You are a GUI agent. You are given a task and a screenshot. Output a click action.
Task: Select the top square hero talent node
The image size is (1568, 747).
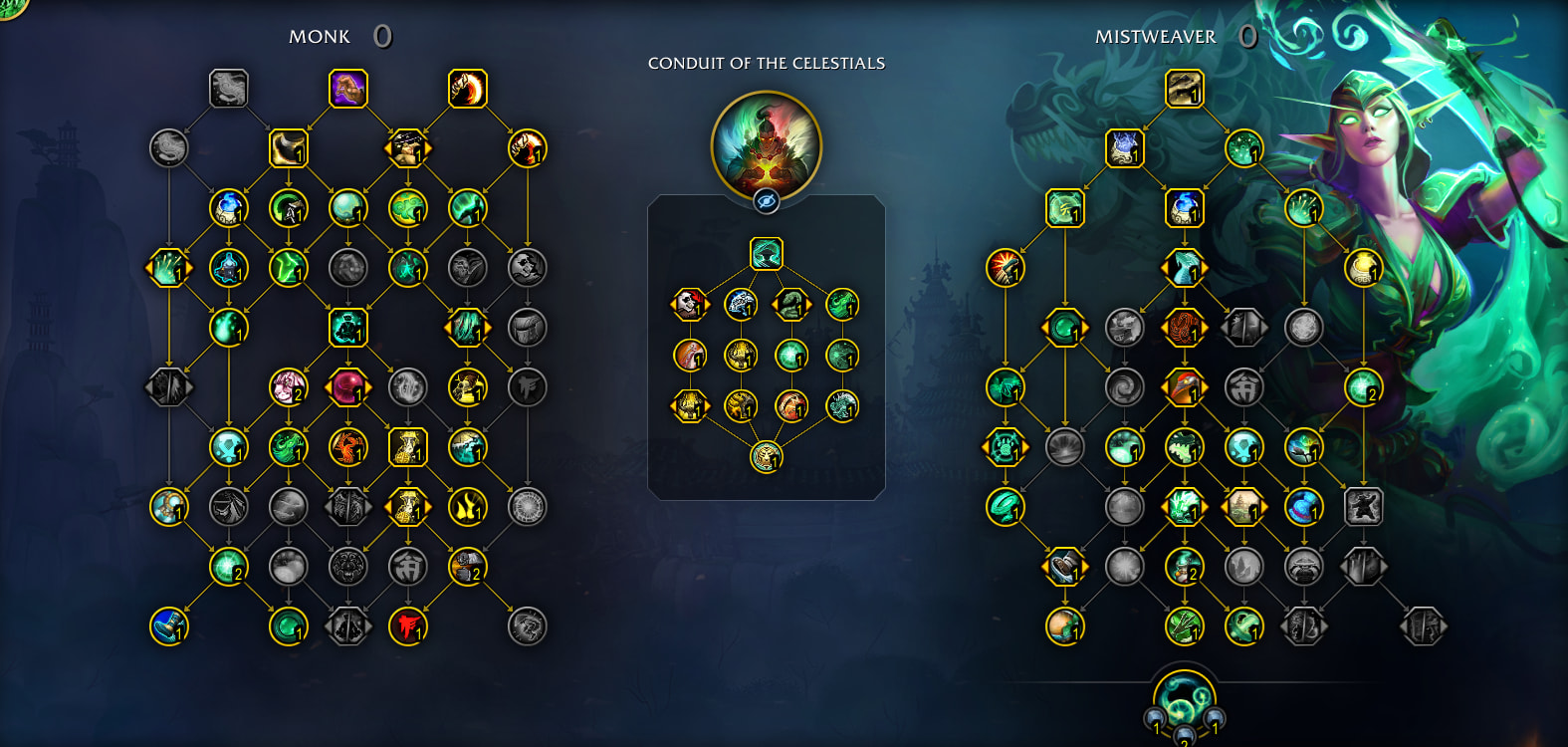767,254
